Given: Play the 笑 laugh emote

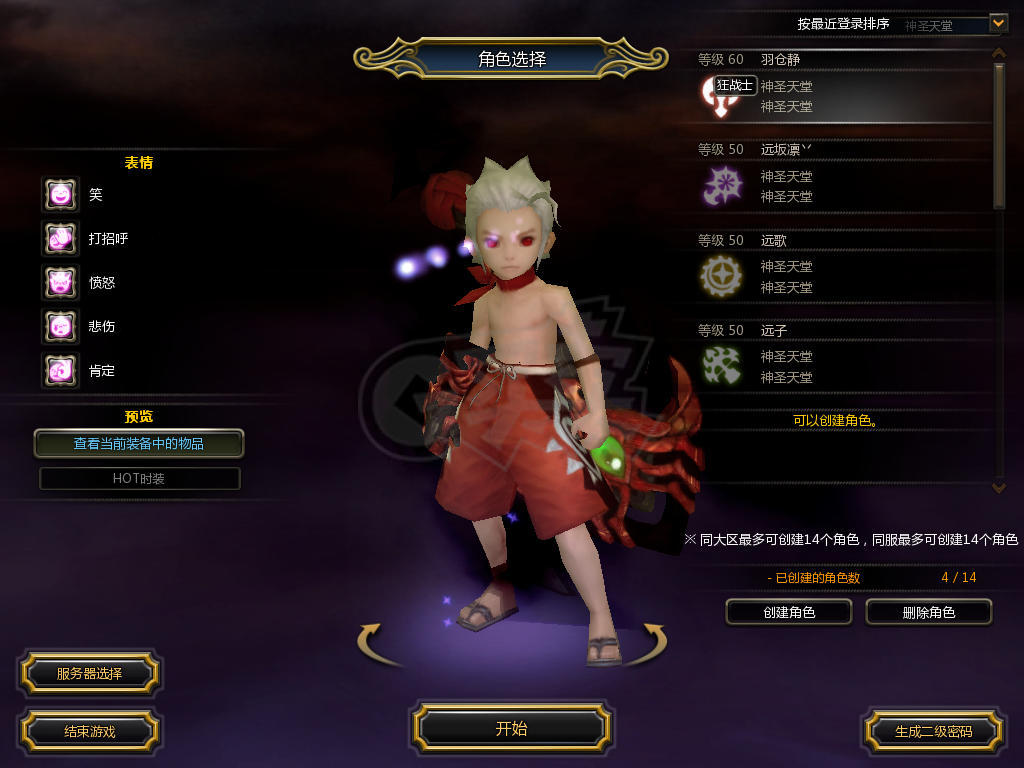Looking at the screenshot, I should (x=60, y=195).
